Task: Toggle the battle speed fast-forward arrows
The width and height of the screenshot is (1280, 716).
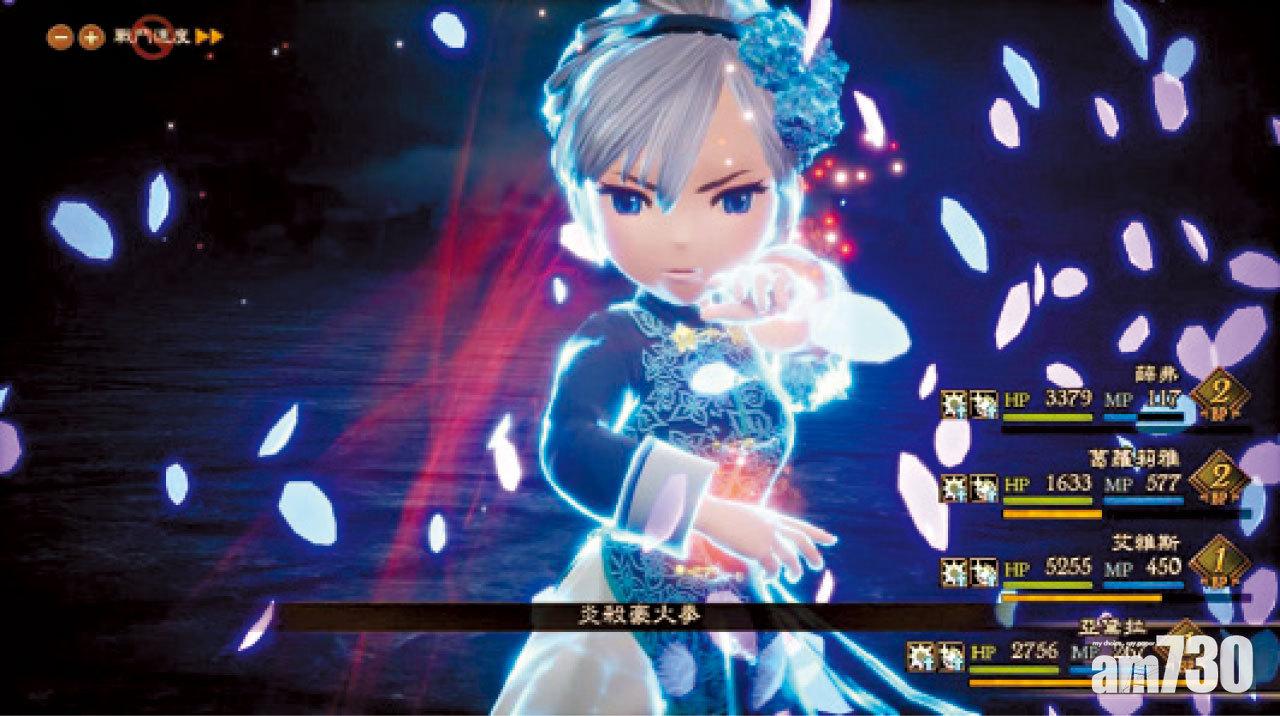Action: click(209, 37)
